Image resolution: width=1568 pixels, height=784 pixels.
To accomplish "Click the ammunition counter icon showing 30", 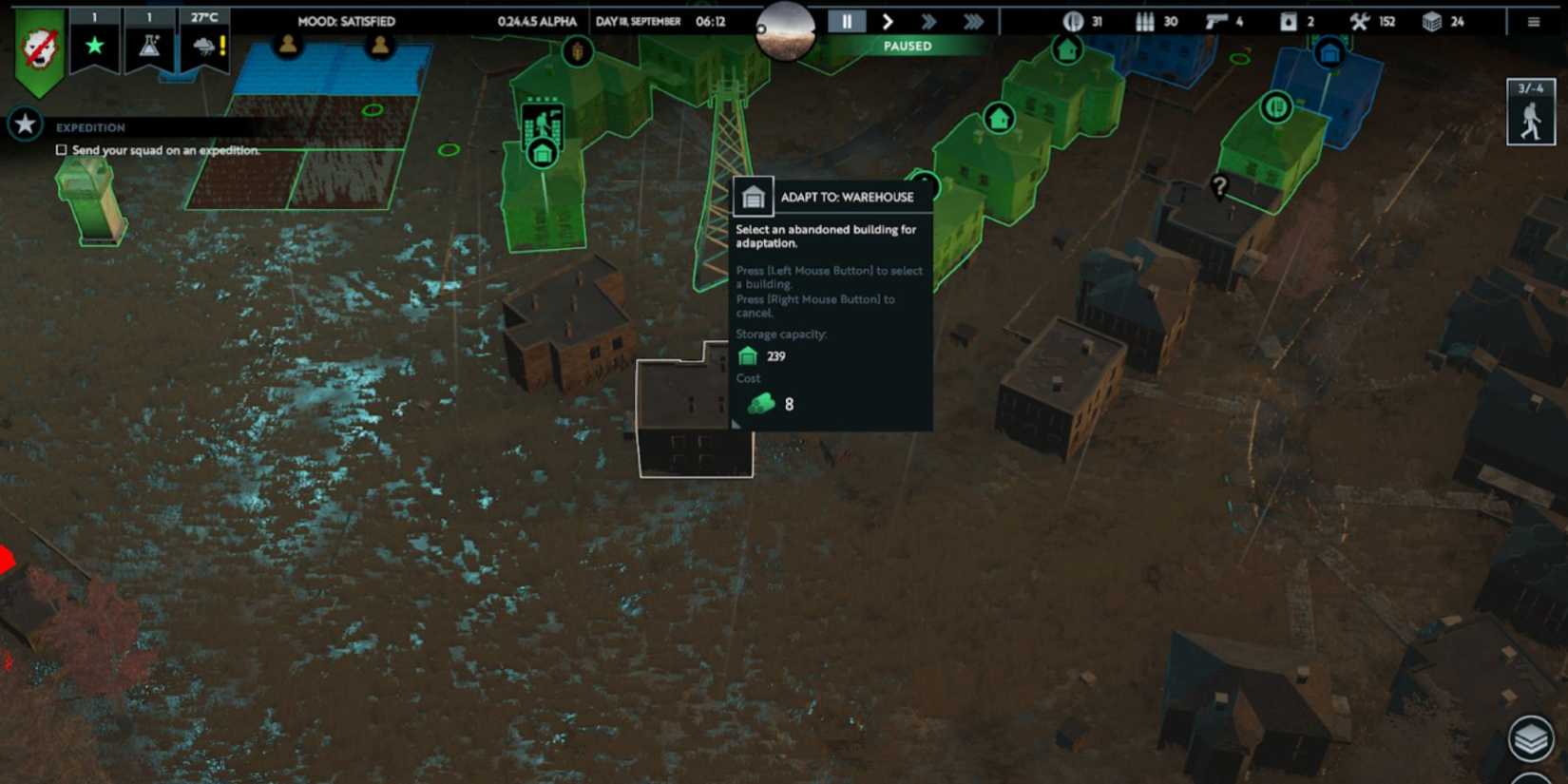I will point(1143,20).
